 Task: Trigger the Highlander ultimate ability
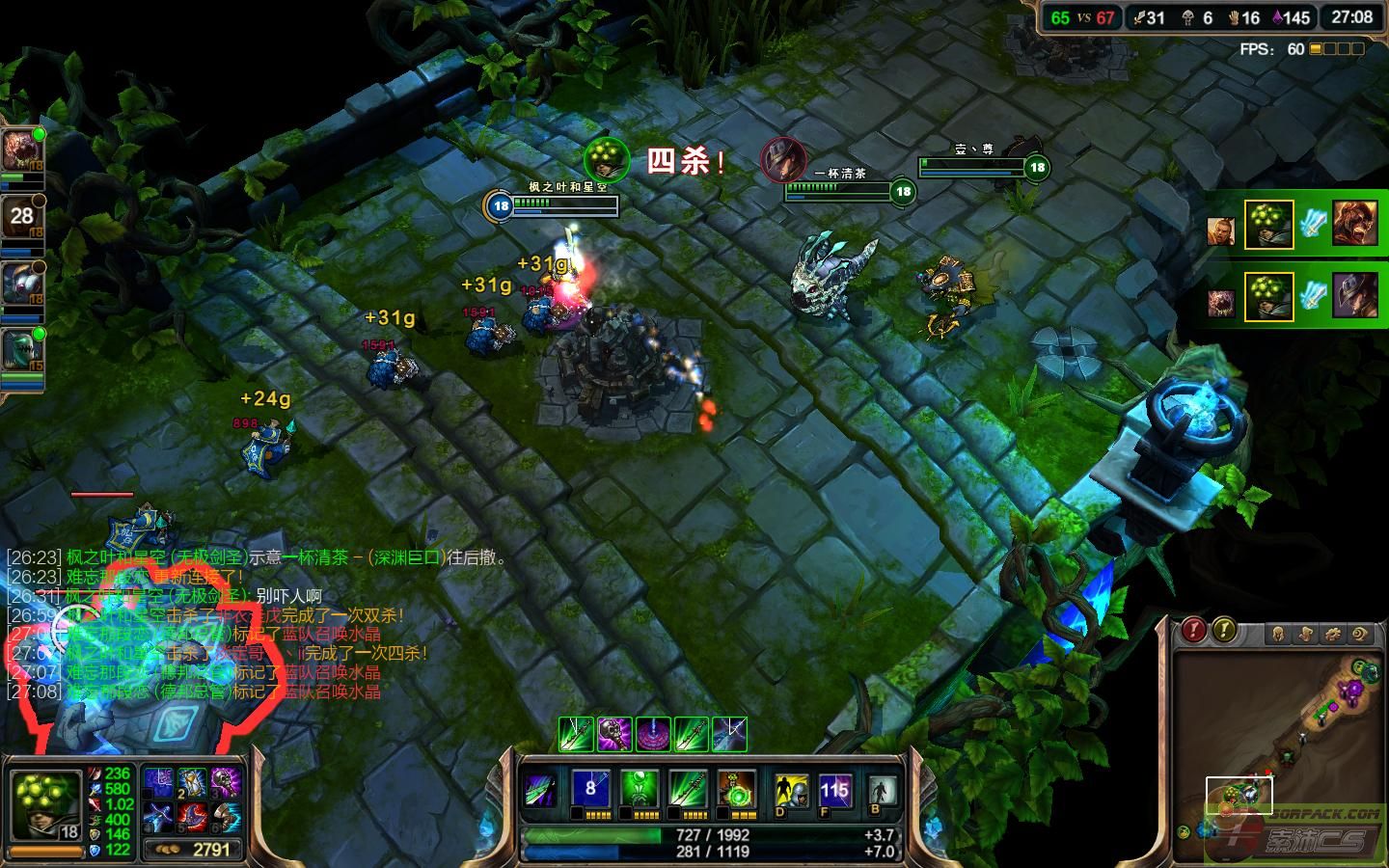(736, 790)
